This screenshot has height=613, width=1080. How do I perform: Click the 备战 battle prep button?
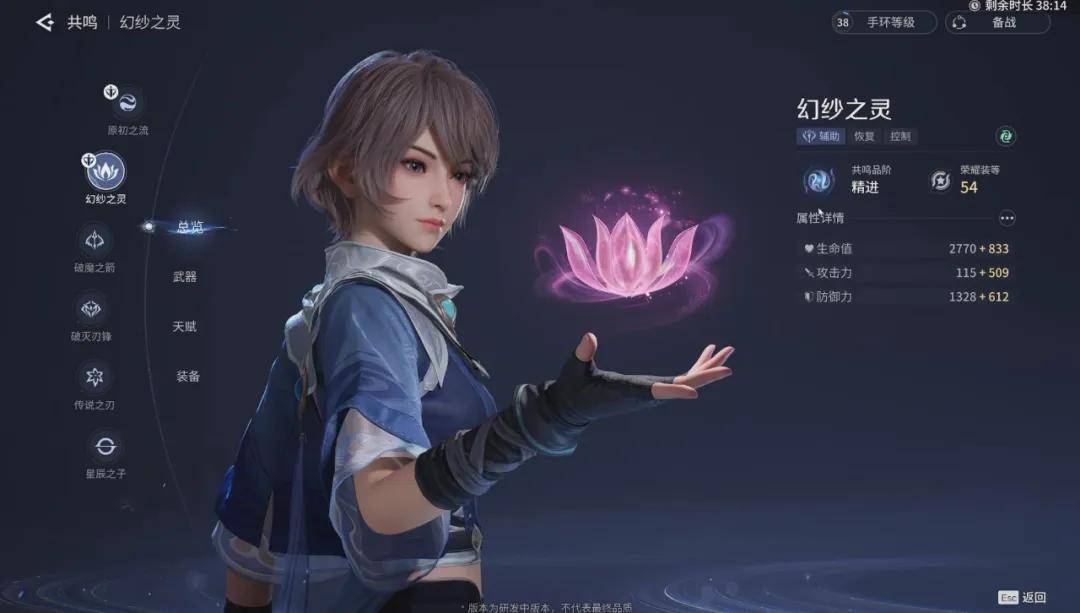click(x=997, y=22)
